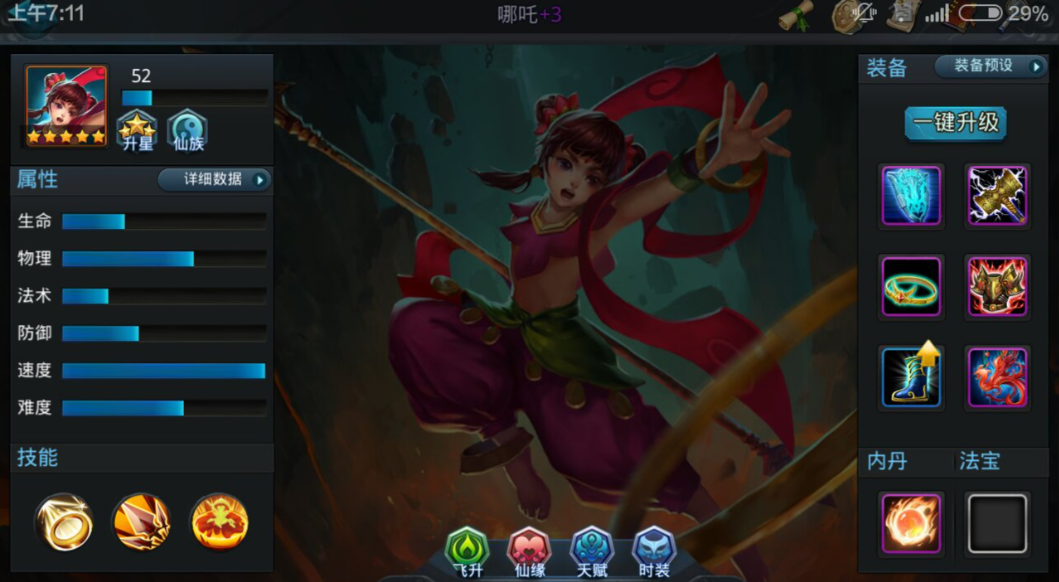This screenshot has width=1059, height=582.
Task: Open the 天赋 talent tab
Action: [x=592, y=551]
